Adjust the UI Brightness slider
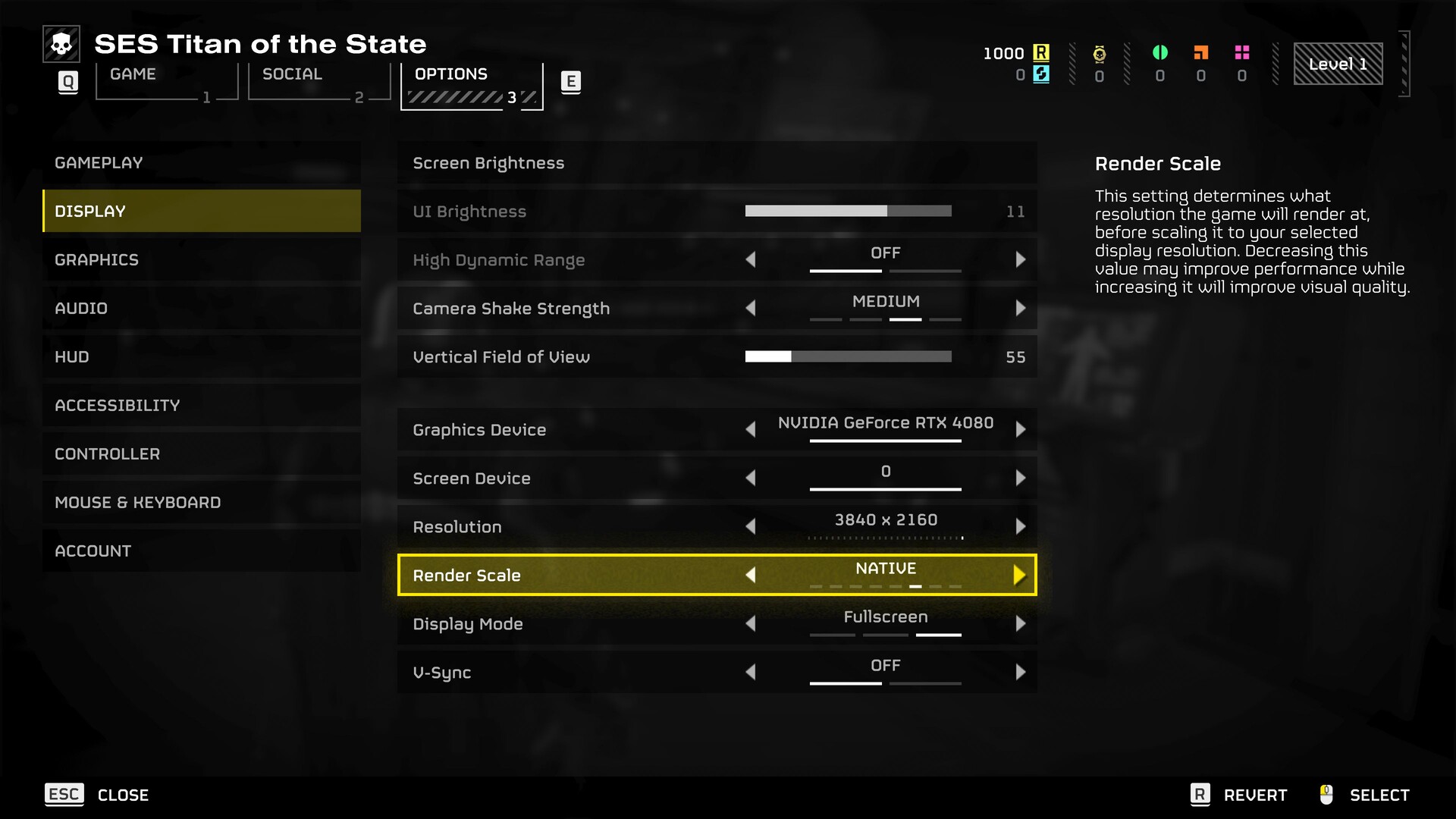 coord(848,212)
